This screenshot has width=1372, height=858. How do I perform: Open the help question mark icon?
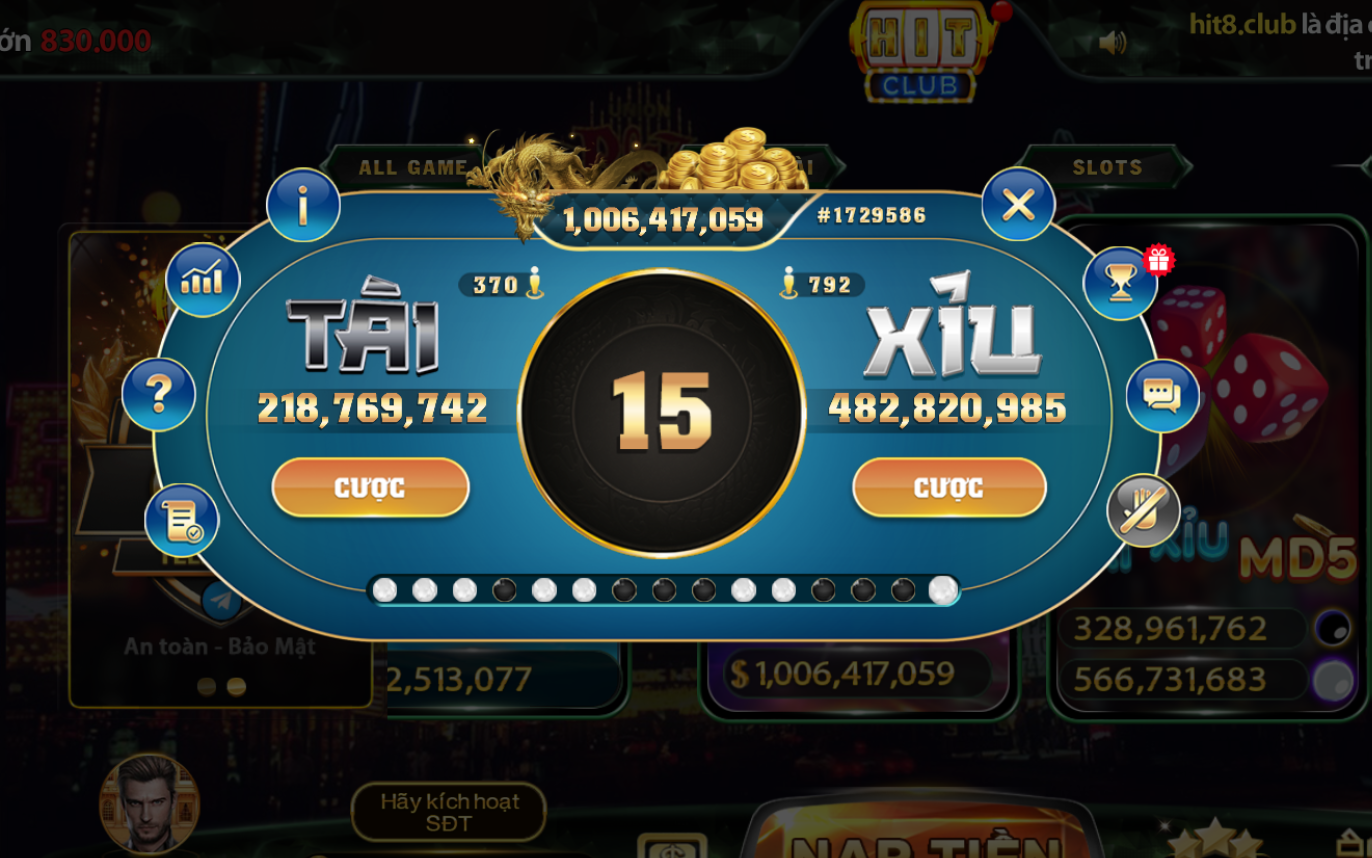click(x=160, y=394)
